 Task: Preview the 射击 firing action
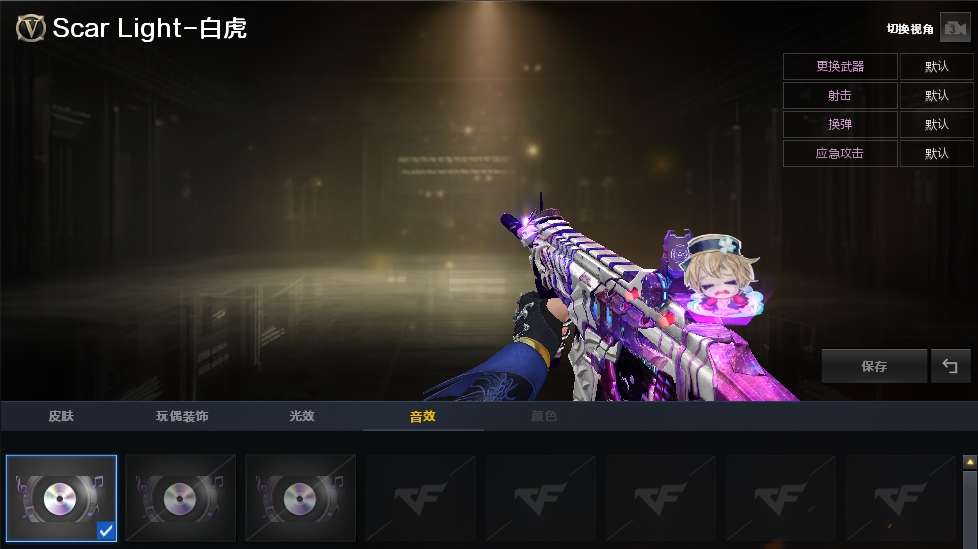840,96
